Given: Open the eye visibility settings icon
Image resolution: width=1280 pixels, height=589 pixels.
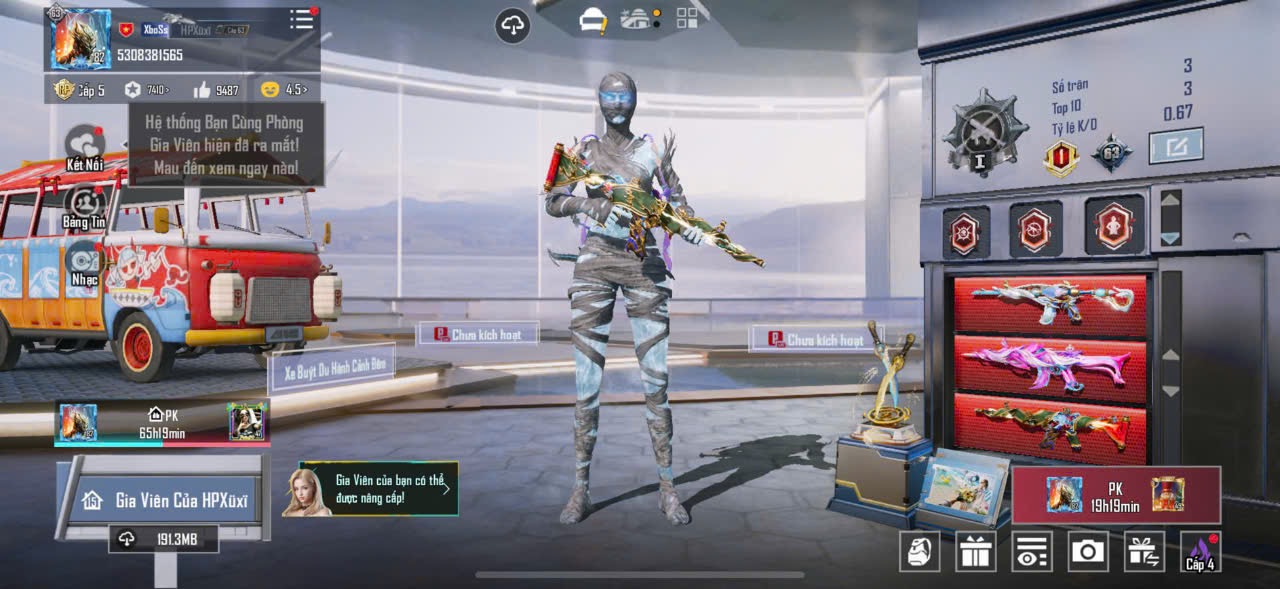Looking at the screenshot, I should tap(1032, 551).
